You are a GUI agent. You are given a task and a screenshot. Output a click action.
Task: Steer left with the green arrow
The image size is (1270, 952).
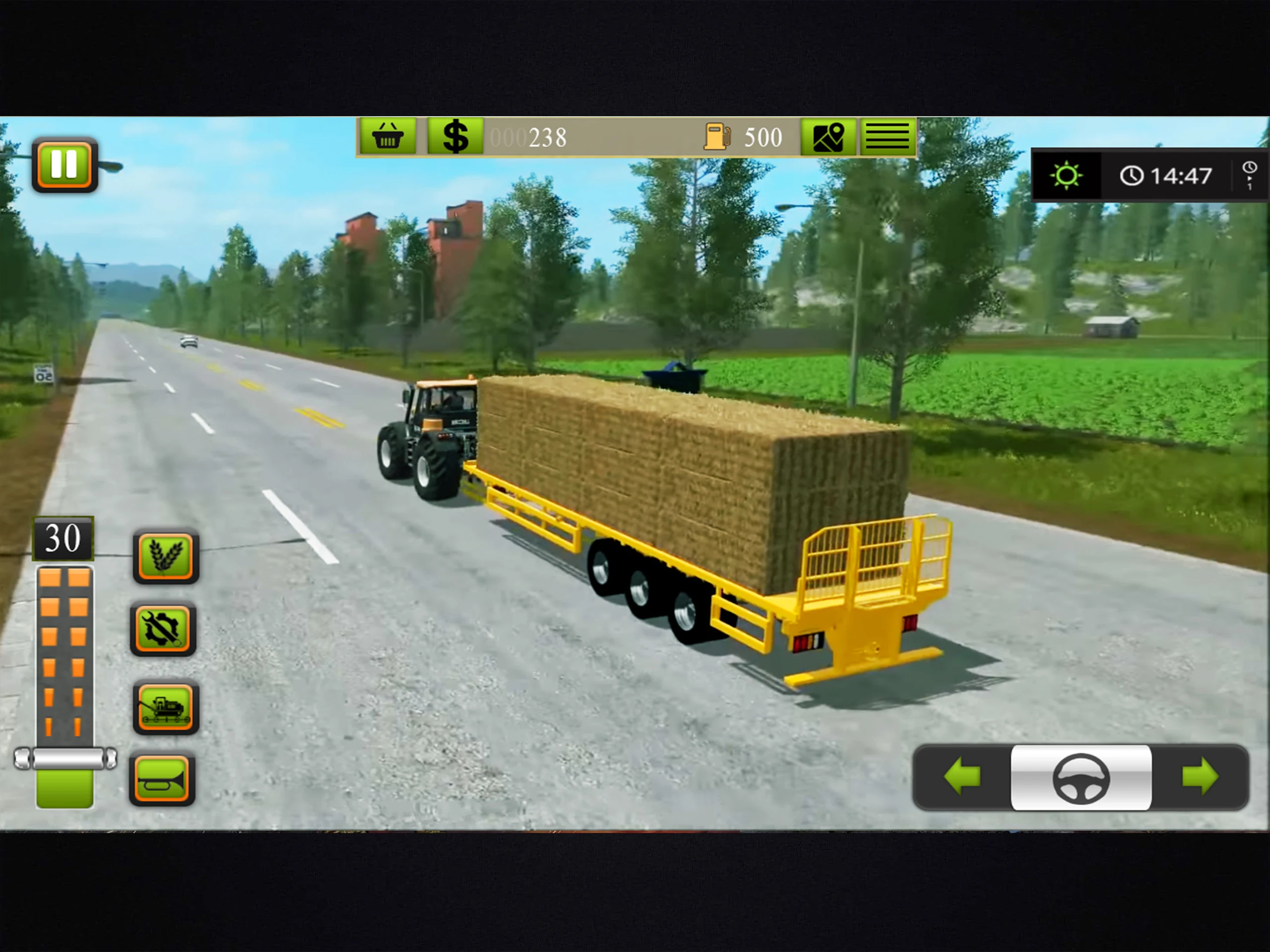tap(962, 777)
